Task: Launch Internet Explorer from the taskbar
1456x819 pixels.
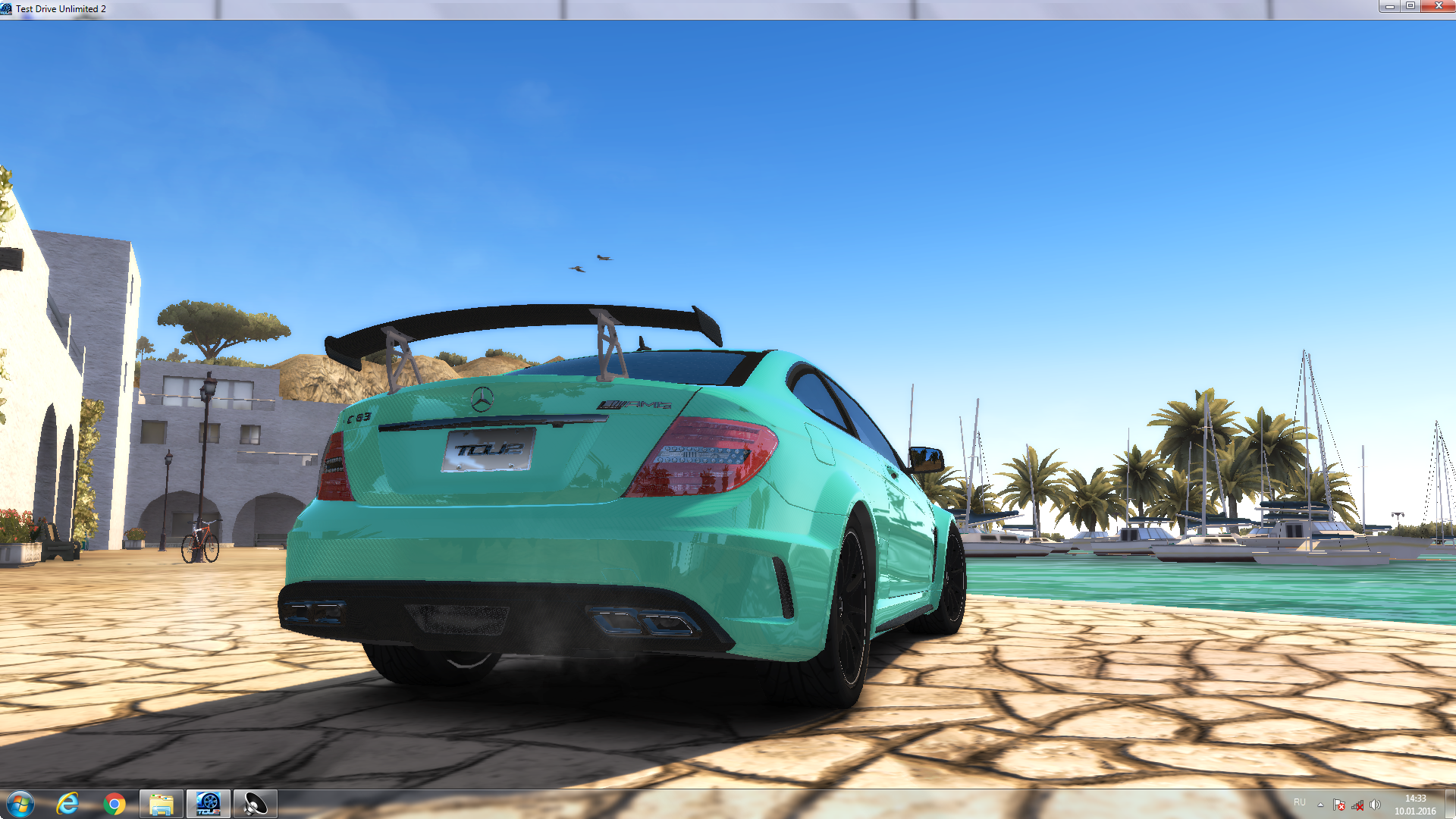Action: pyautogui.click(x=67, y=803)
